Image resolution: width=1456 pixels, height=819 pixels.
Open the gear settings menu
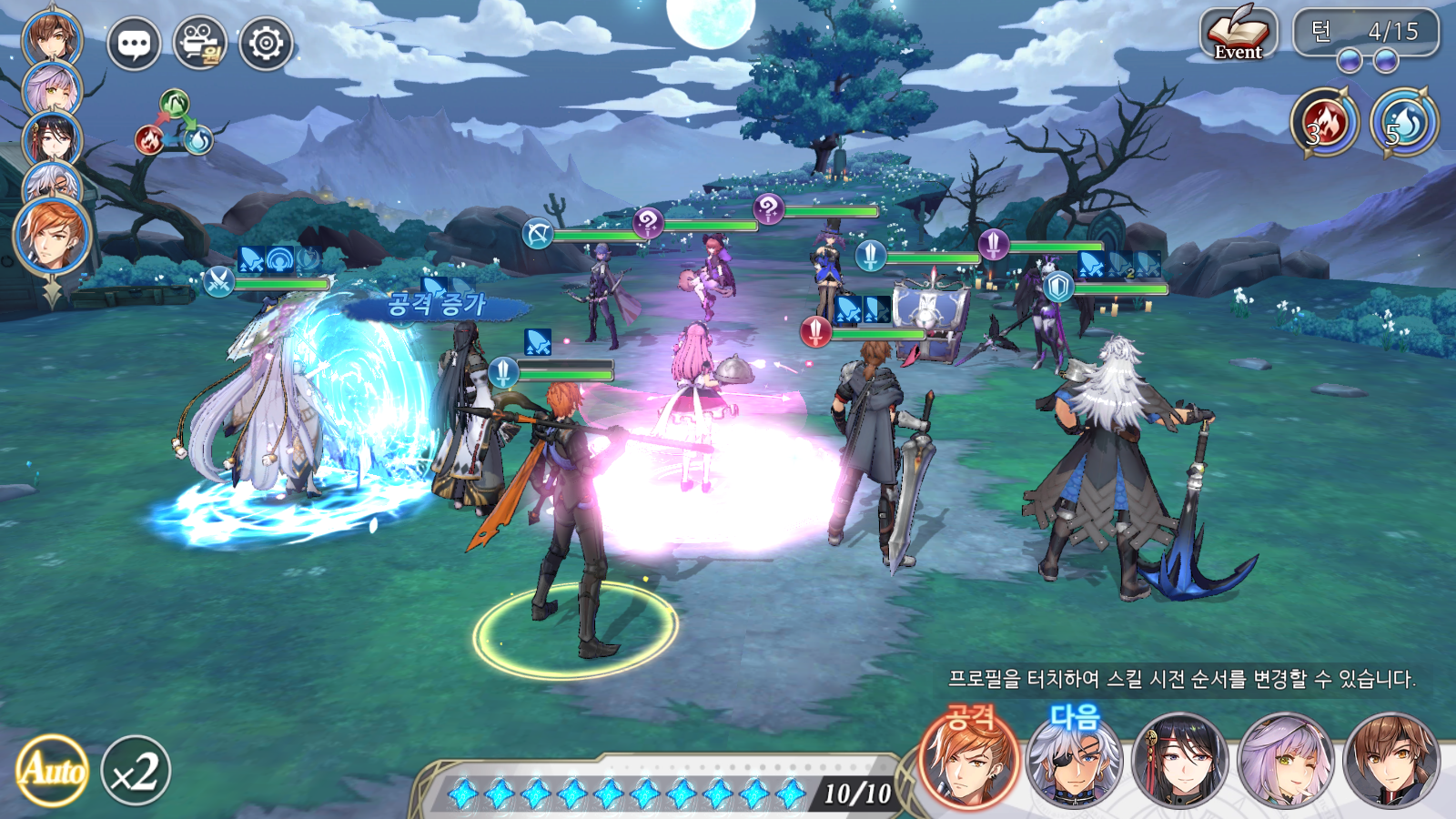pos(266,44)
